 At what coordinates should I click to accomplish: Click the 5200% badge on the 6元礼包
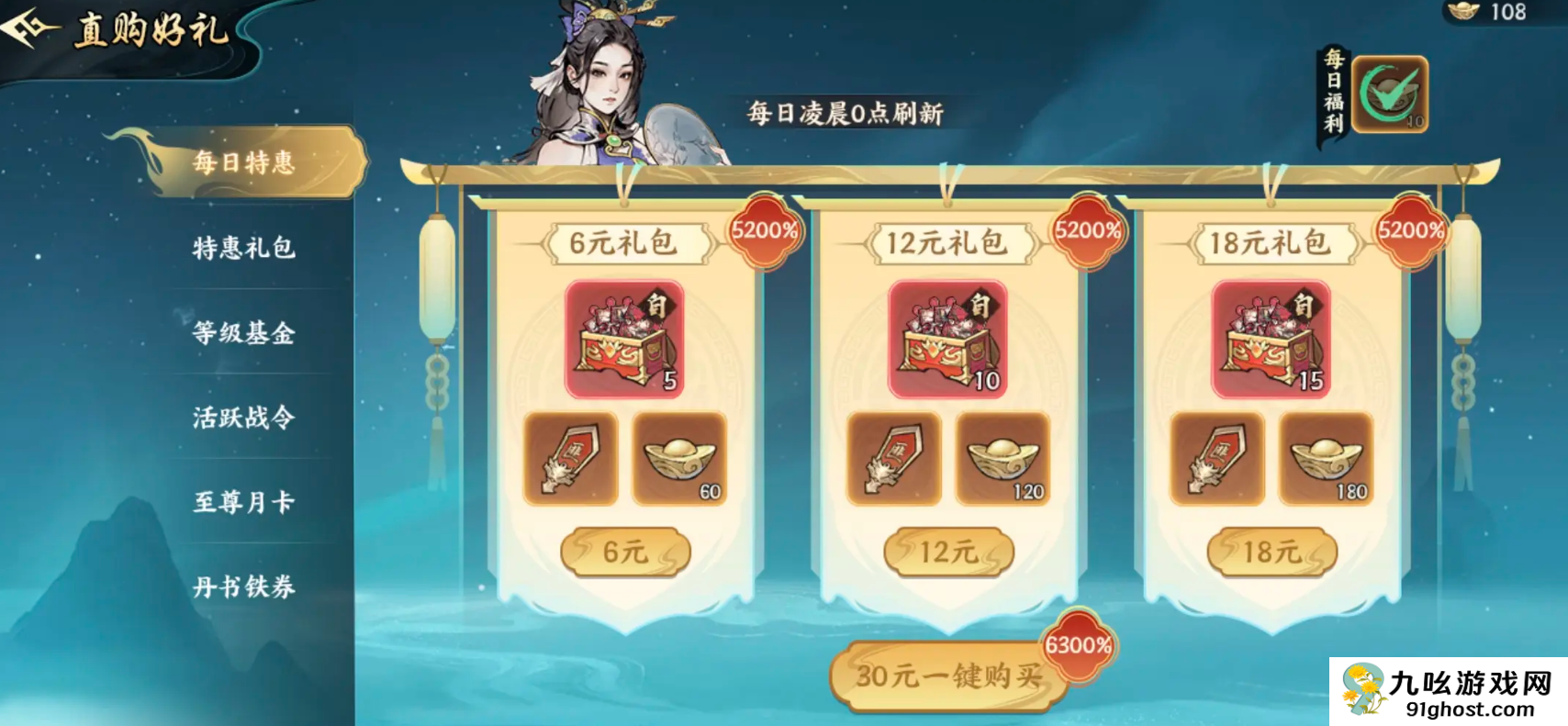765,231
